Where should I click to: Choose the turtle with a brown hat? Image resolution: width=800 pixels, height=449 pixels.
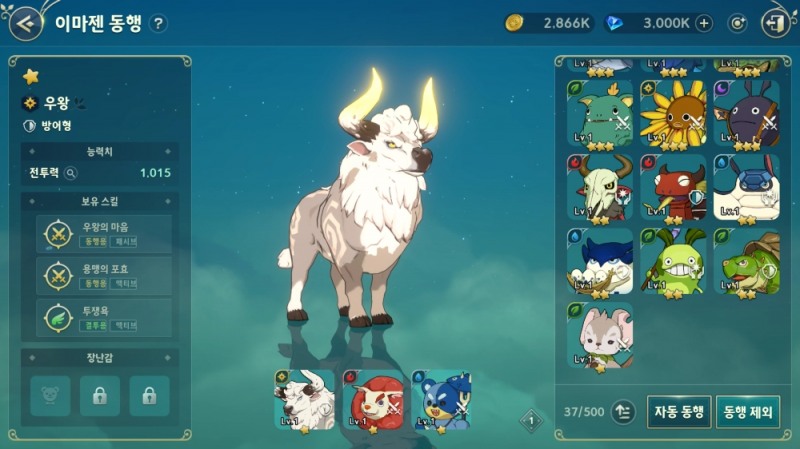tap(746, 261)
